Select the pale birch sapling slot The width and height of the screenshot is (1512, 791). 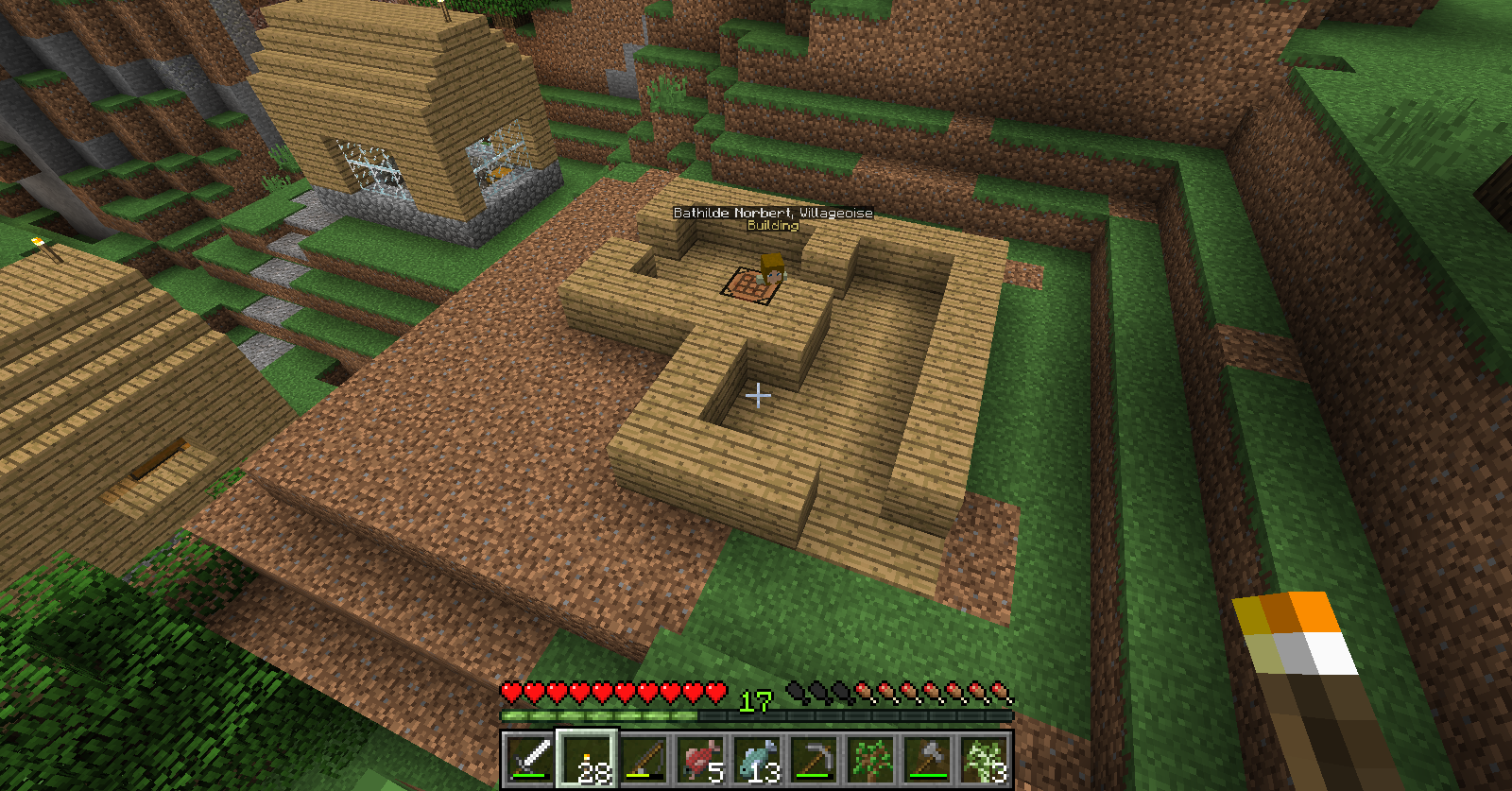pyautogui.click(x=984, y=759)
